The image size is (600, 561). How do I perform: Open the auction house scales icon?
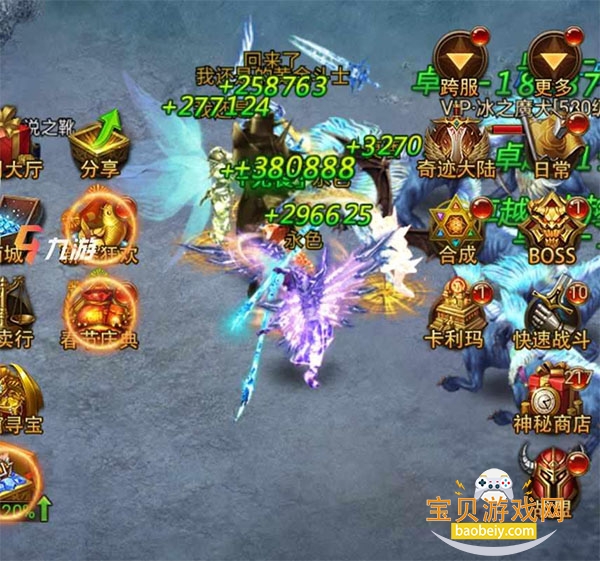click(18, 308)
